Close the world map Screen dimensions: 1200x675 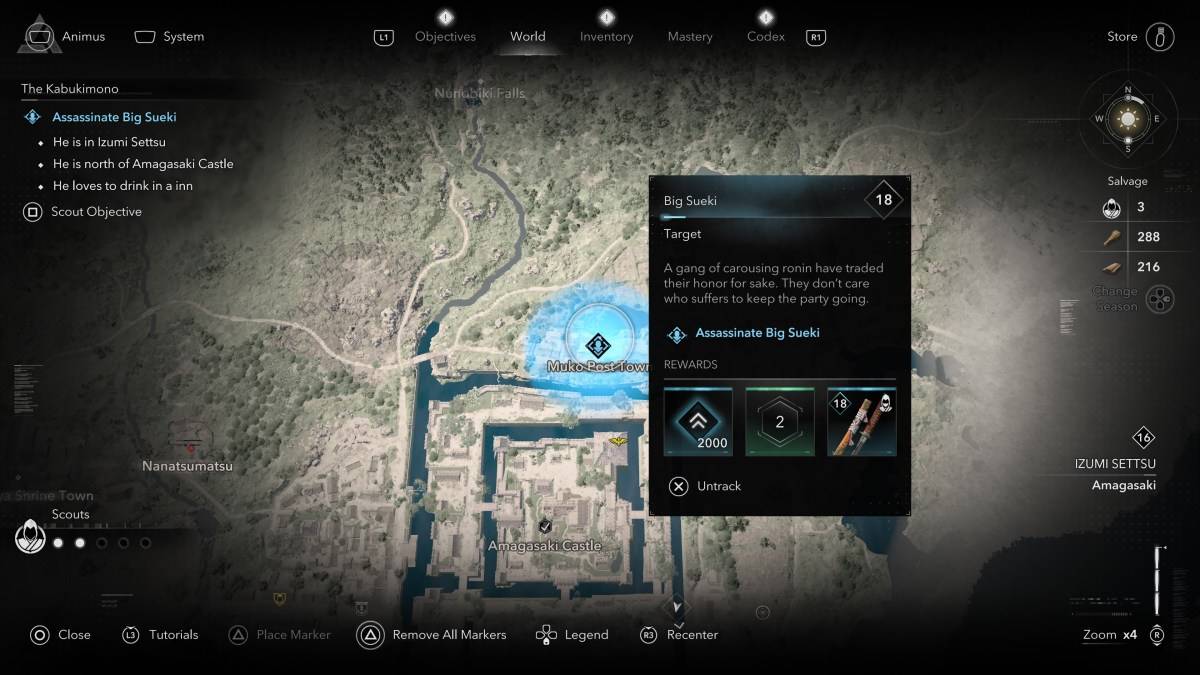click(x=60, y=635)
